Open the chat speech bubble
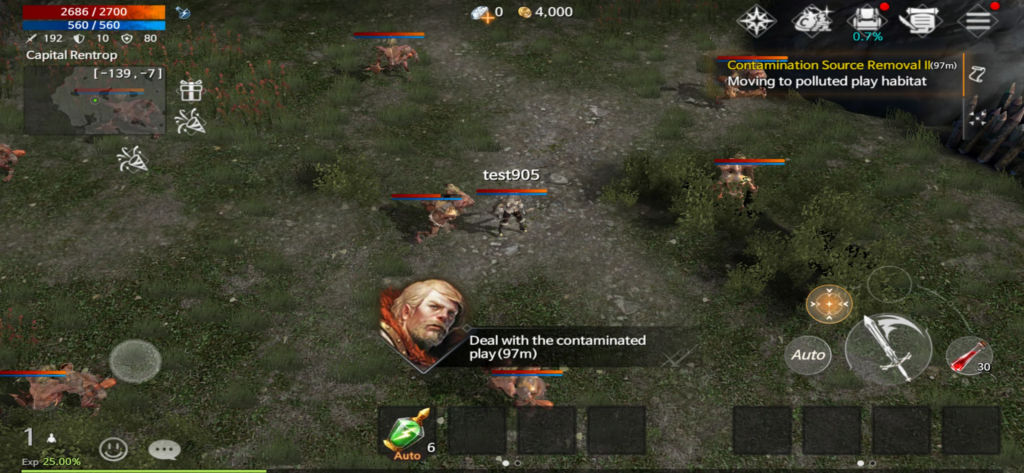This screenshot has height=473, width=1024. (x=163, y=449)
